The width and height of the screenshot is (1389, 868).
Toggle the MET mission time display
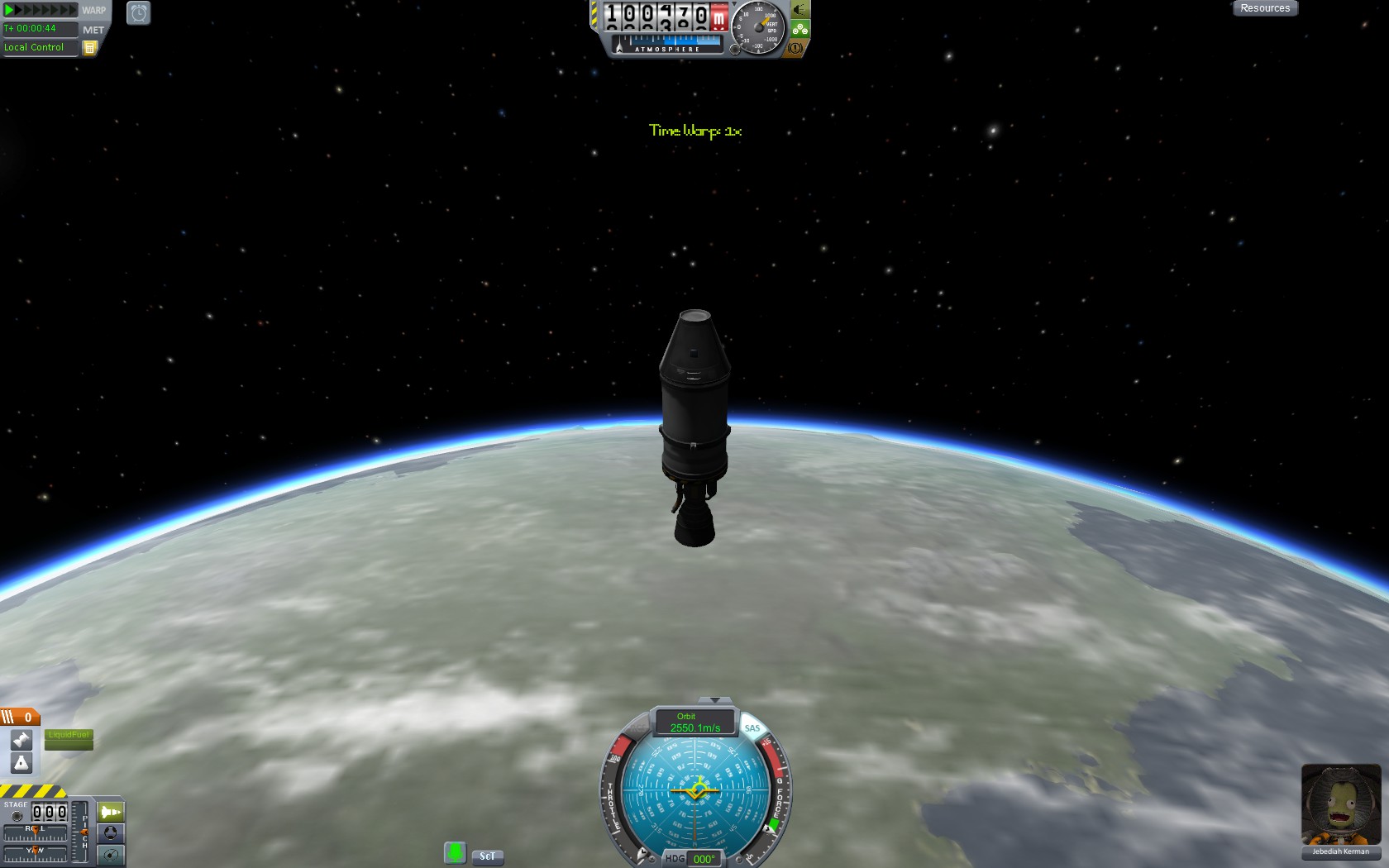tap(93, 30)
